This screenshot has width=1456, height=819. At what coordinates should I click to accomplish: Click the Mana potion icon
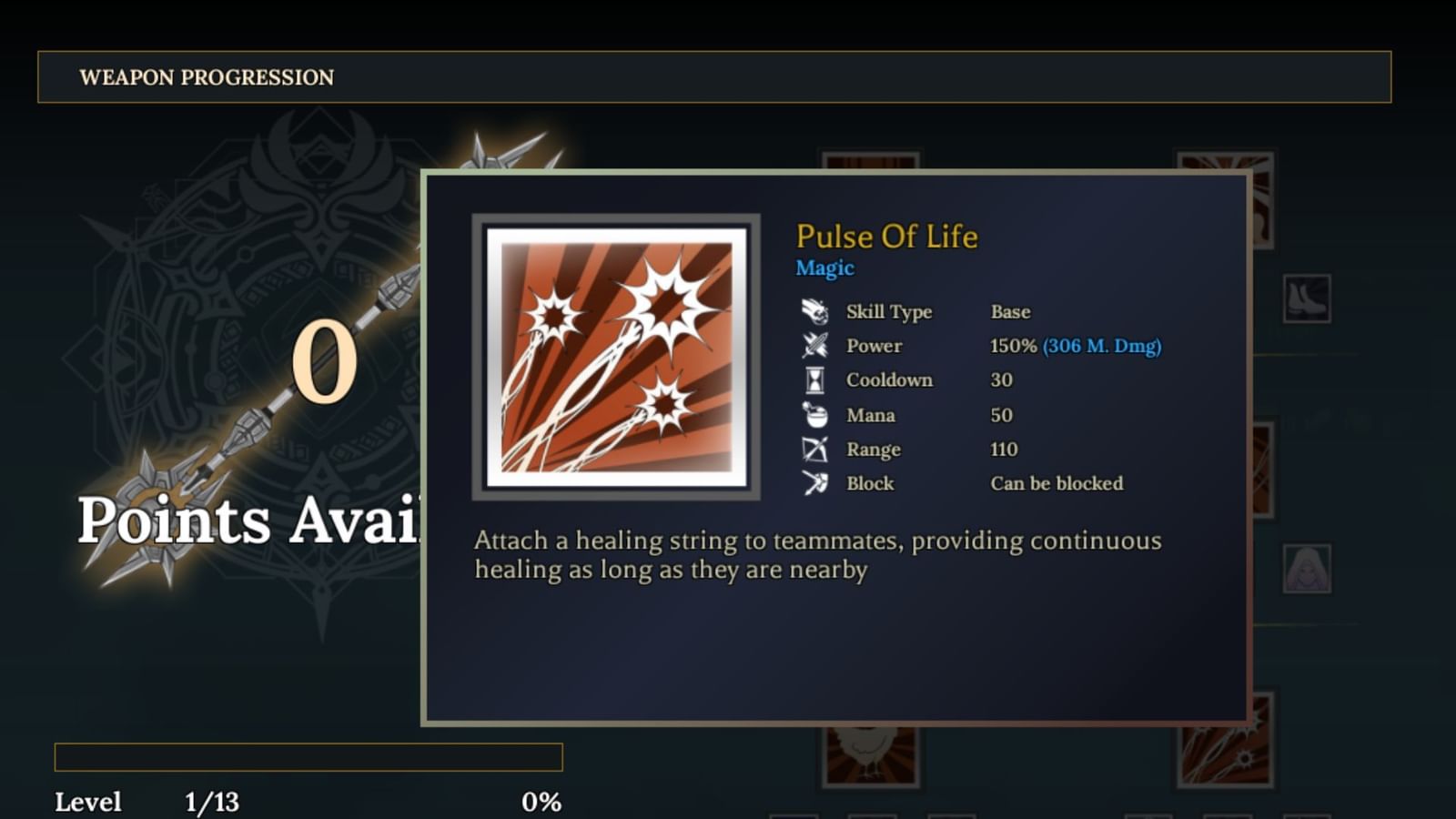tap(816, 415)
